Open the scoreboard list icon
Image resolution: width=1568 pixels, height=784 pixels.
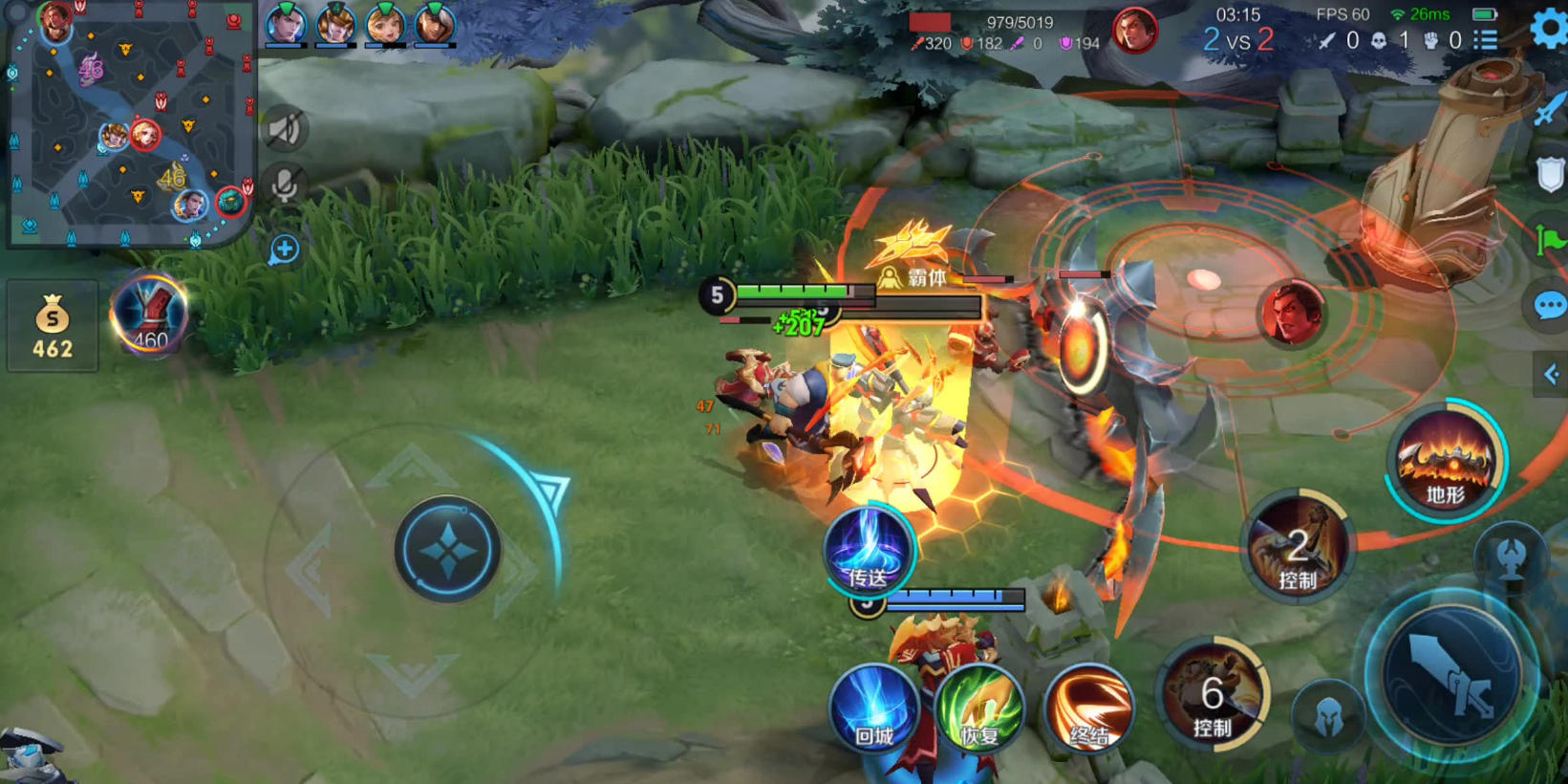[x=1486, y=40]
